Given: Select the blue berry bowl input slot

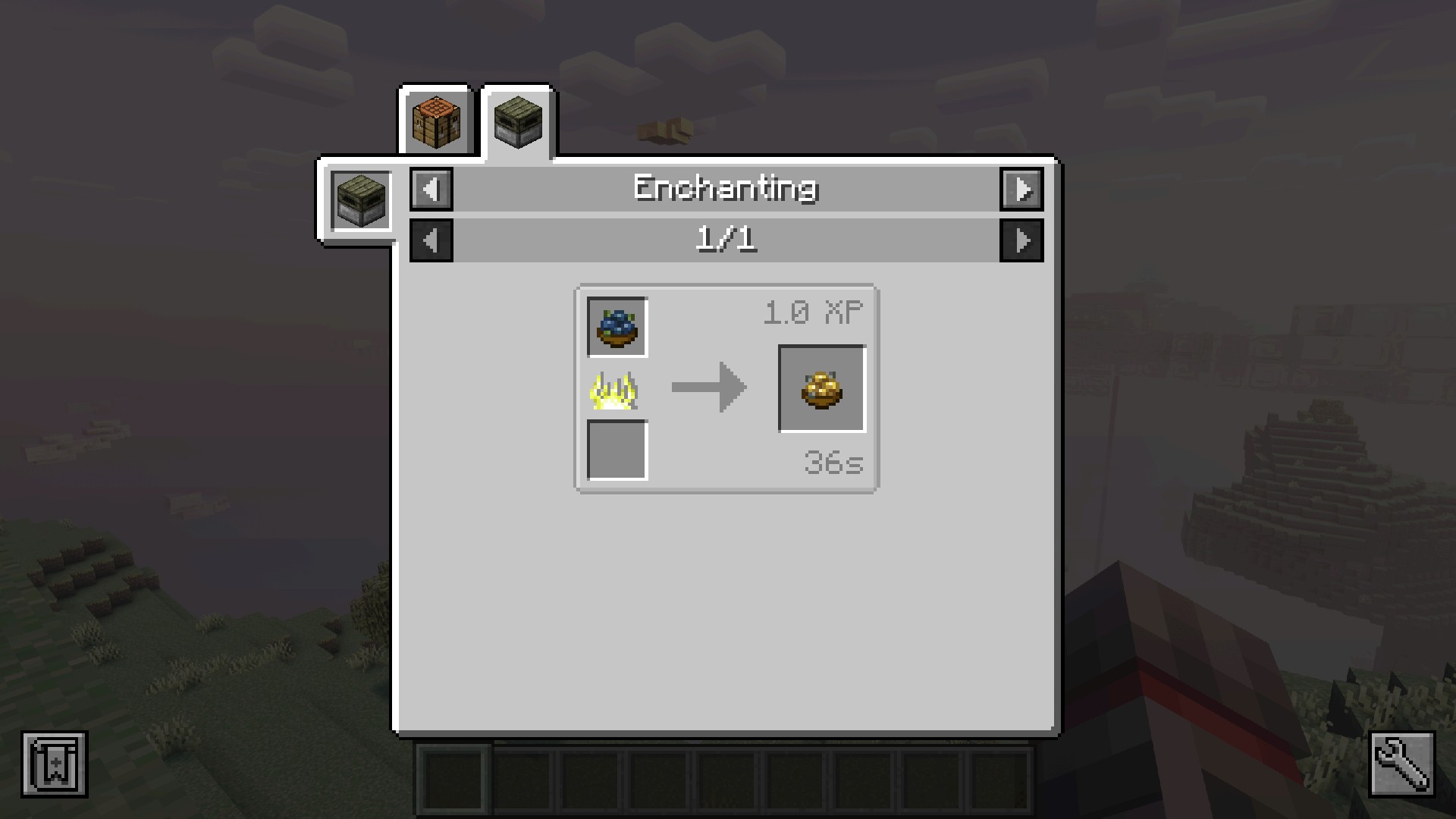Looking at the screenshot, I should pos(617,327).
